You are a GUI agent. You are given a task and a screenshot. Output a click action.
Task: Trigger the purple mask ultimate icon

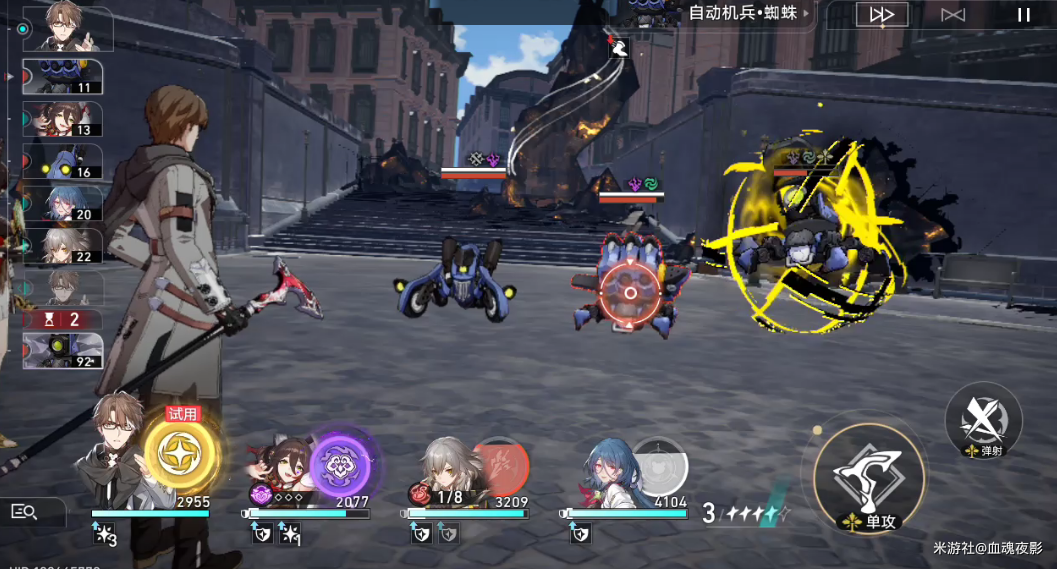coord(341,463)
